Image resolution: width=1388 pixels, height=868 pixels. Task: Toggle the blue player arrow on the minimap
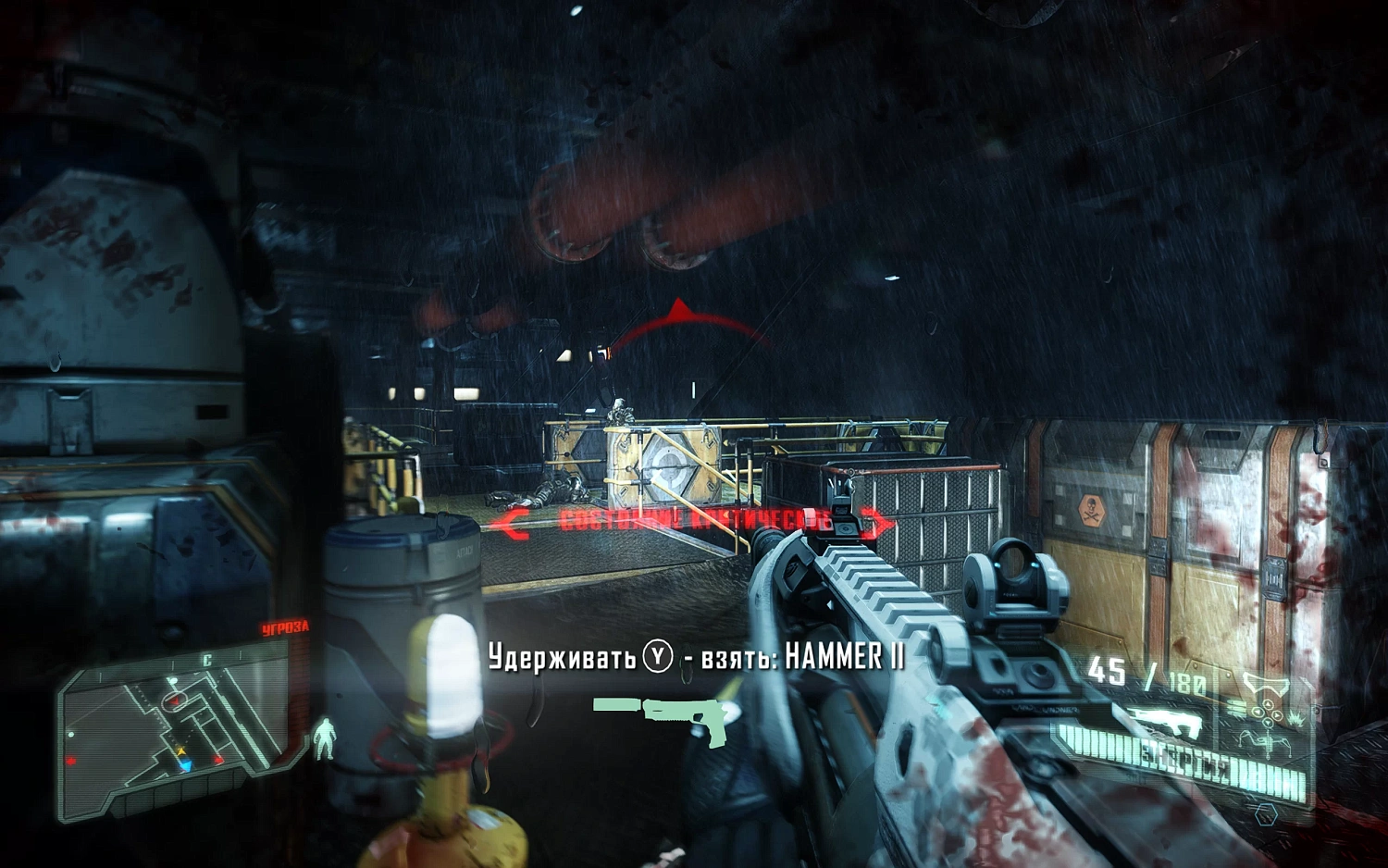coord(185,764)
